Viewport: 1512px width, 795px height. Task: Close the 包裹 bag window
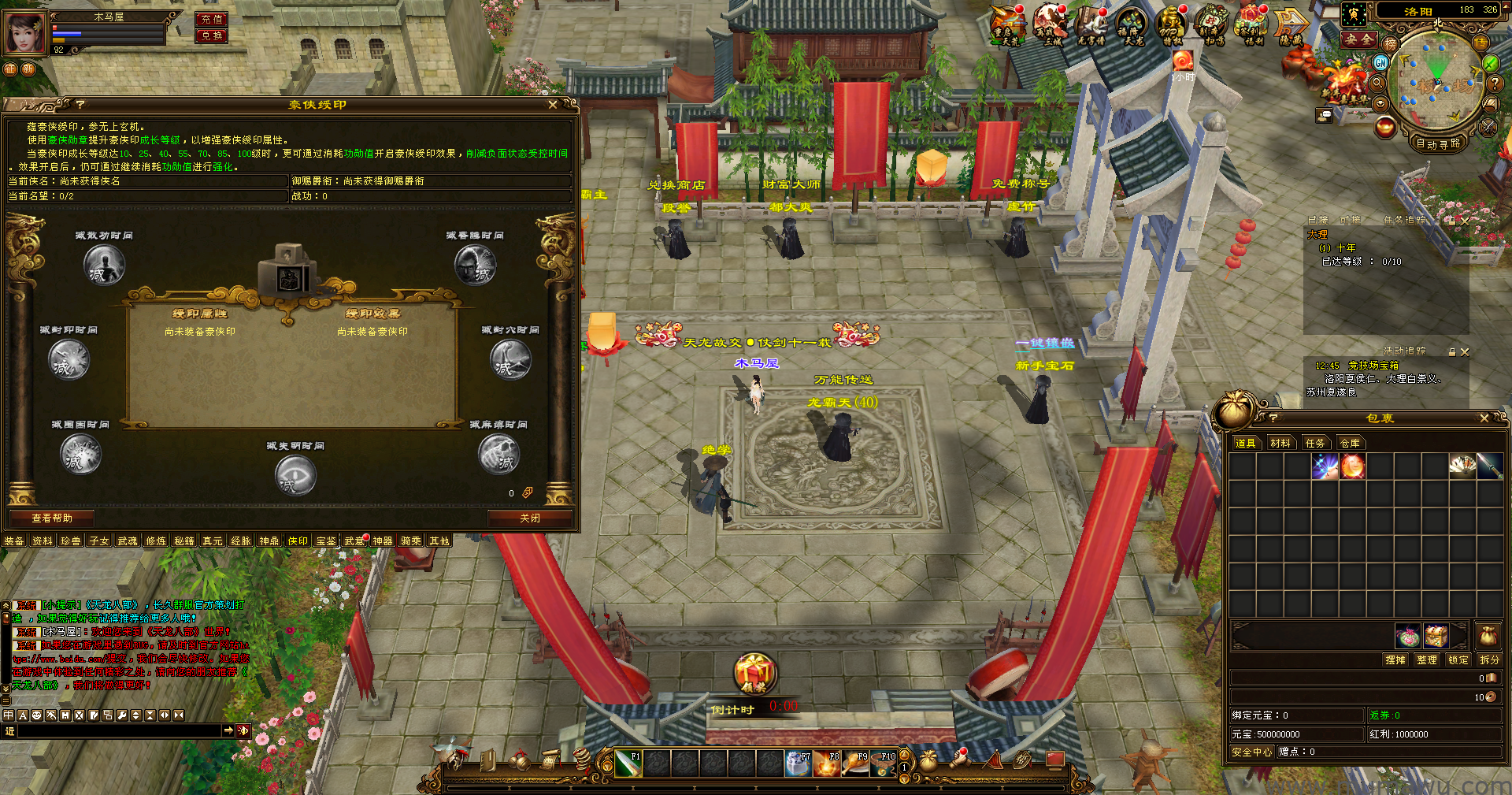[x=1484, y=418]
